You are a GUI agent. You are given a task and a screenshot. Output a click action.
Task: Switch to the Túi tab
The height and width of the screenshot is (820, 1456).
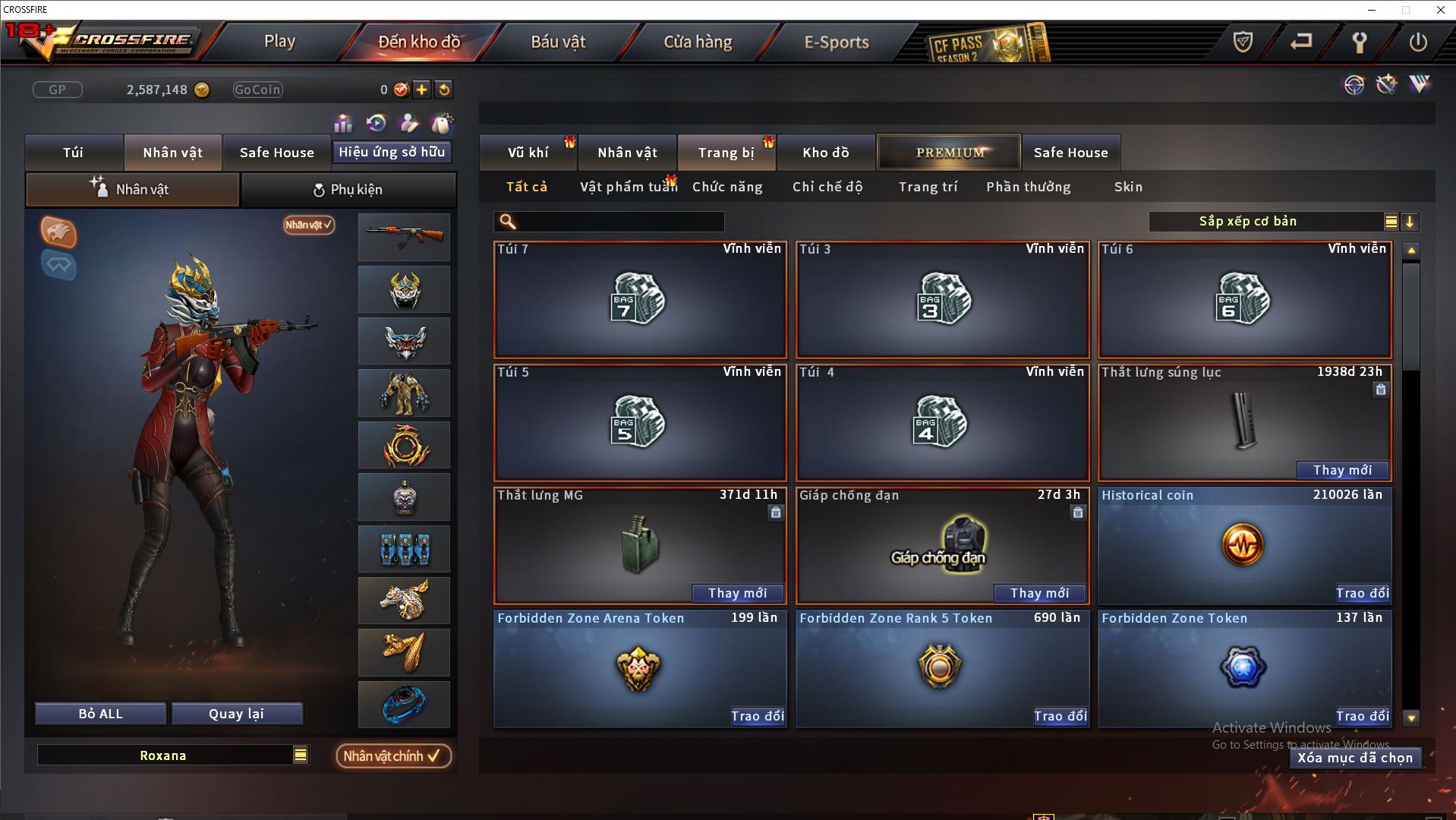[x=74, y=153]
